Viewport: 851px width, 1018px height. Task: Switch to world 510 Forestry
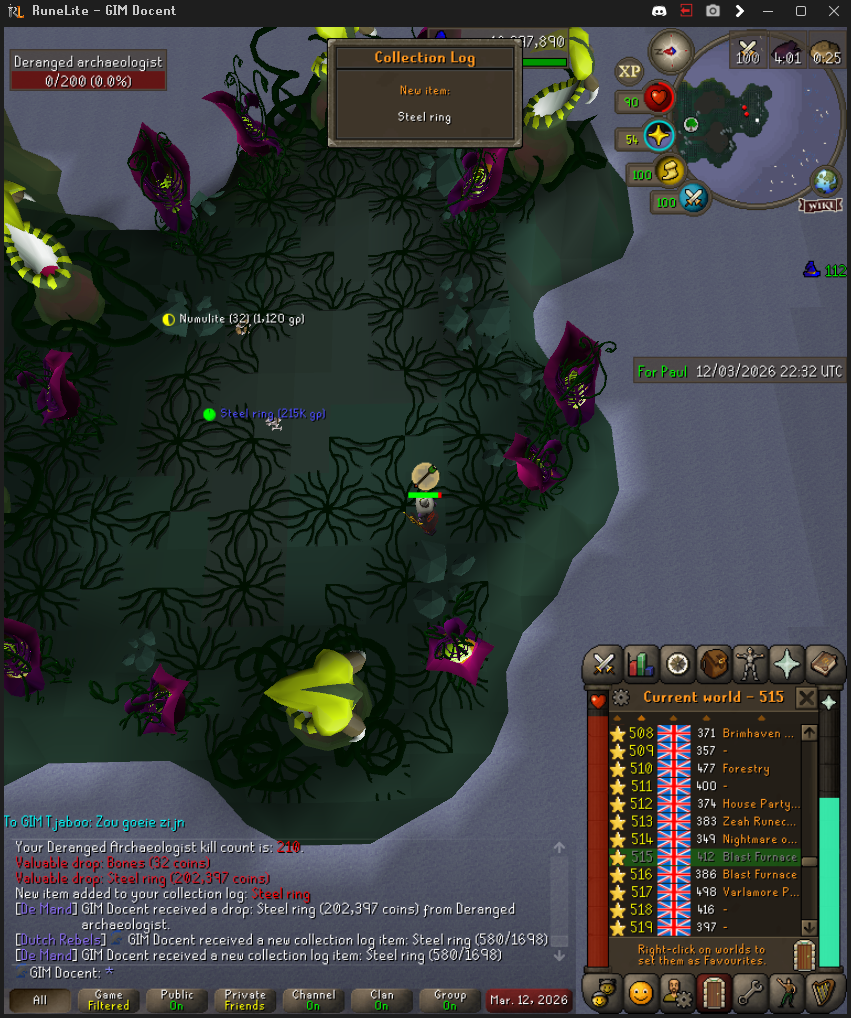(x=710, y=769)
